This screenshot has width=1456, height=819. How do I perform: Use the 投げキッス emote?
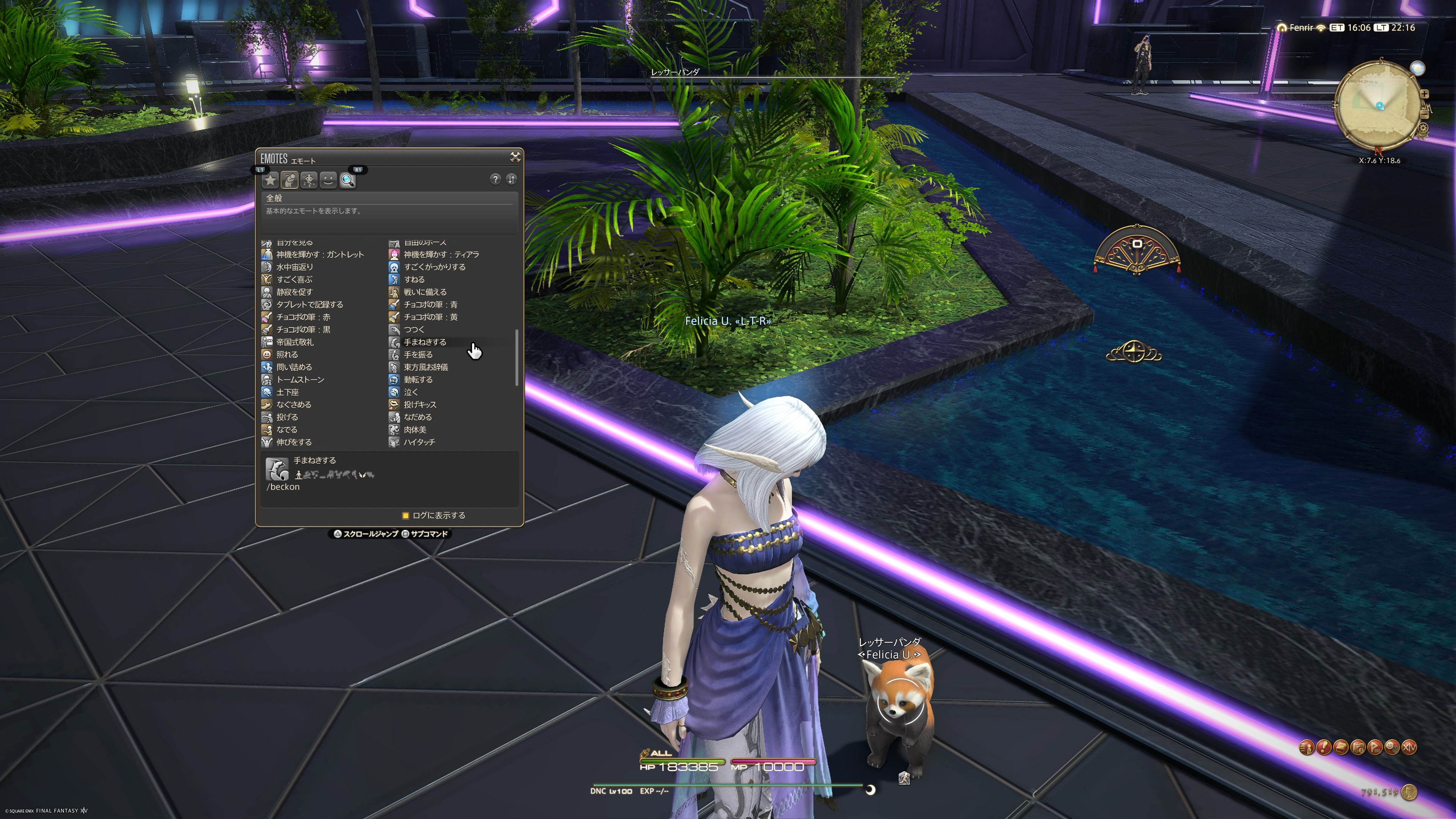click(x=419, y=405)
